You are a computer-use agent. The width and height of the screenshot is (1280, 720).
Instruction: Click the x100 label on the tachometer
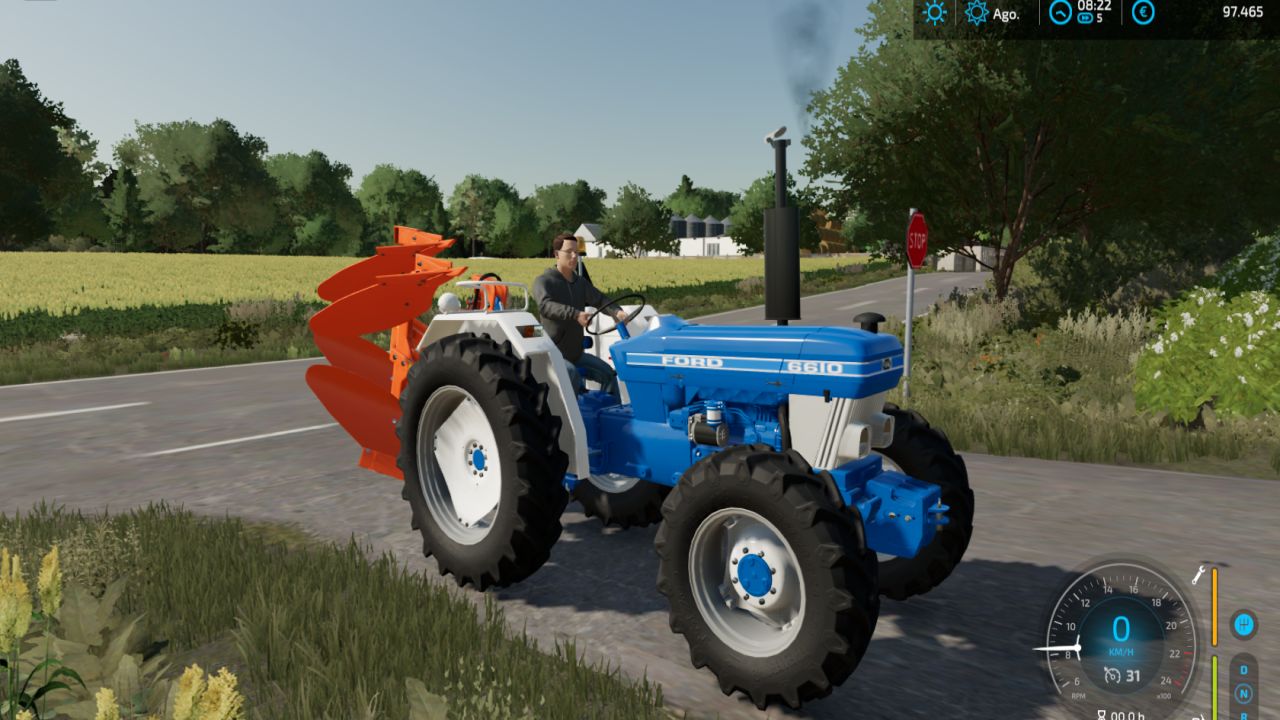click(x=1165, y=695)
